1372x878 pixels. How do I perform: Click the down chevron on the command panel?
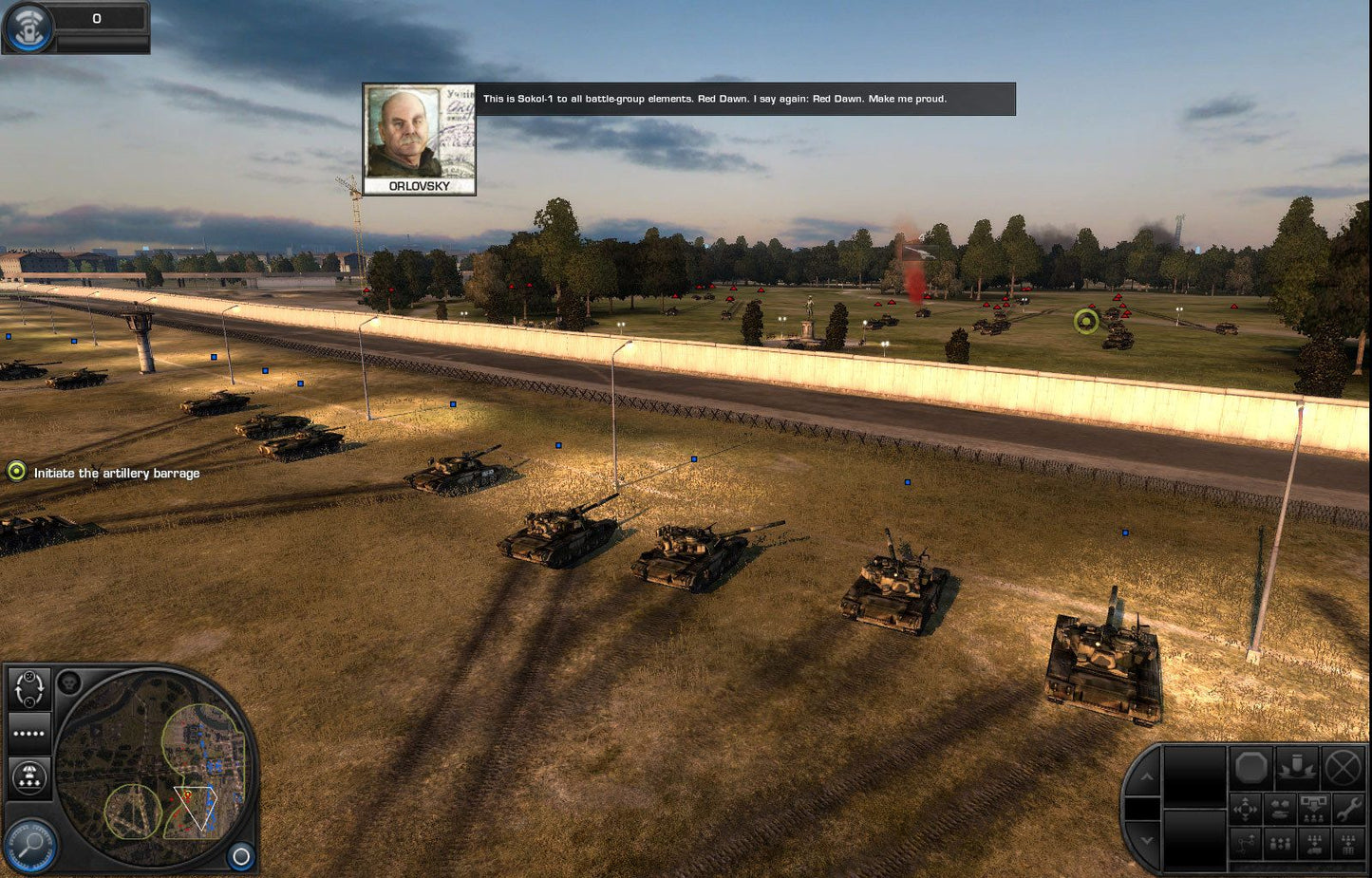[1147, 839]
